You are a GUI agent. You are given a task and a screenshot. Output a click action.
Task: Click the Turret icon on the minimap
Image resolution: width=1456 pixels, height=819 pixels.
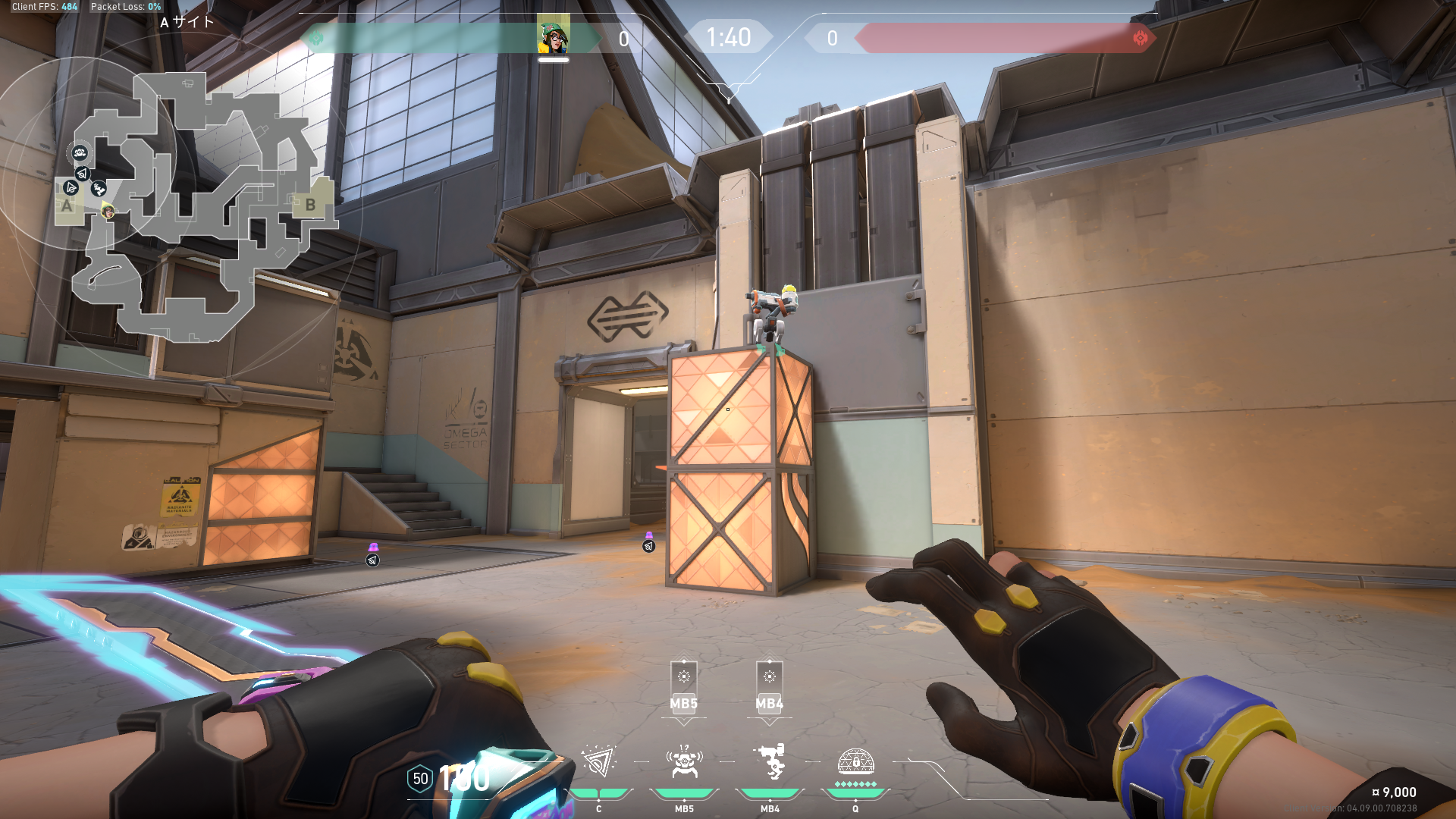[x=99, y=188]
